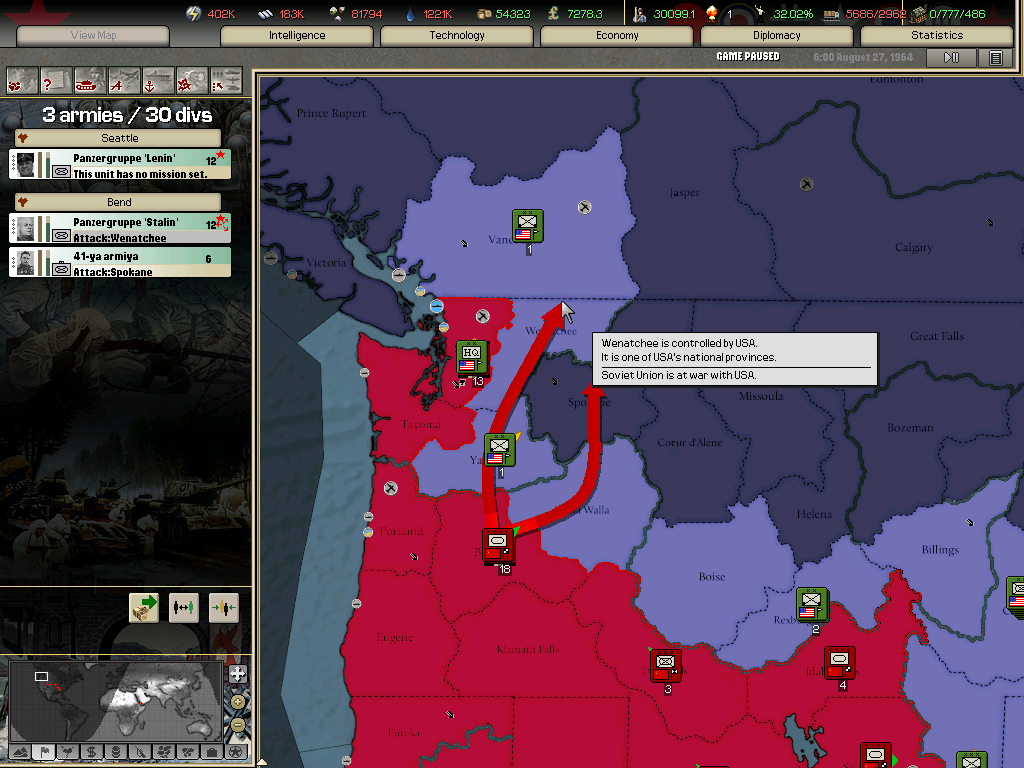Switch to economic map mode dollar icon
The image size is (1024, 768).
point(91,751)
